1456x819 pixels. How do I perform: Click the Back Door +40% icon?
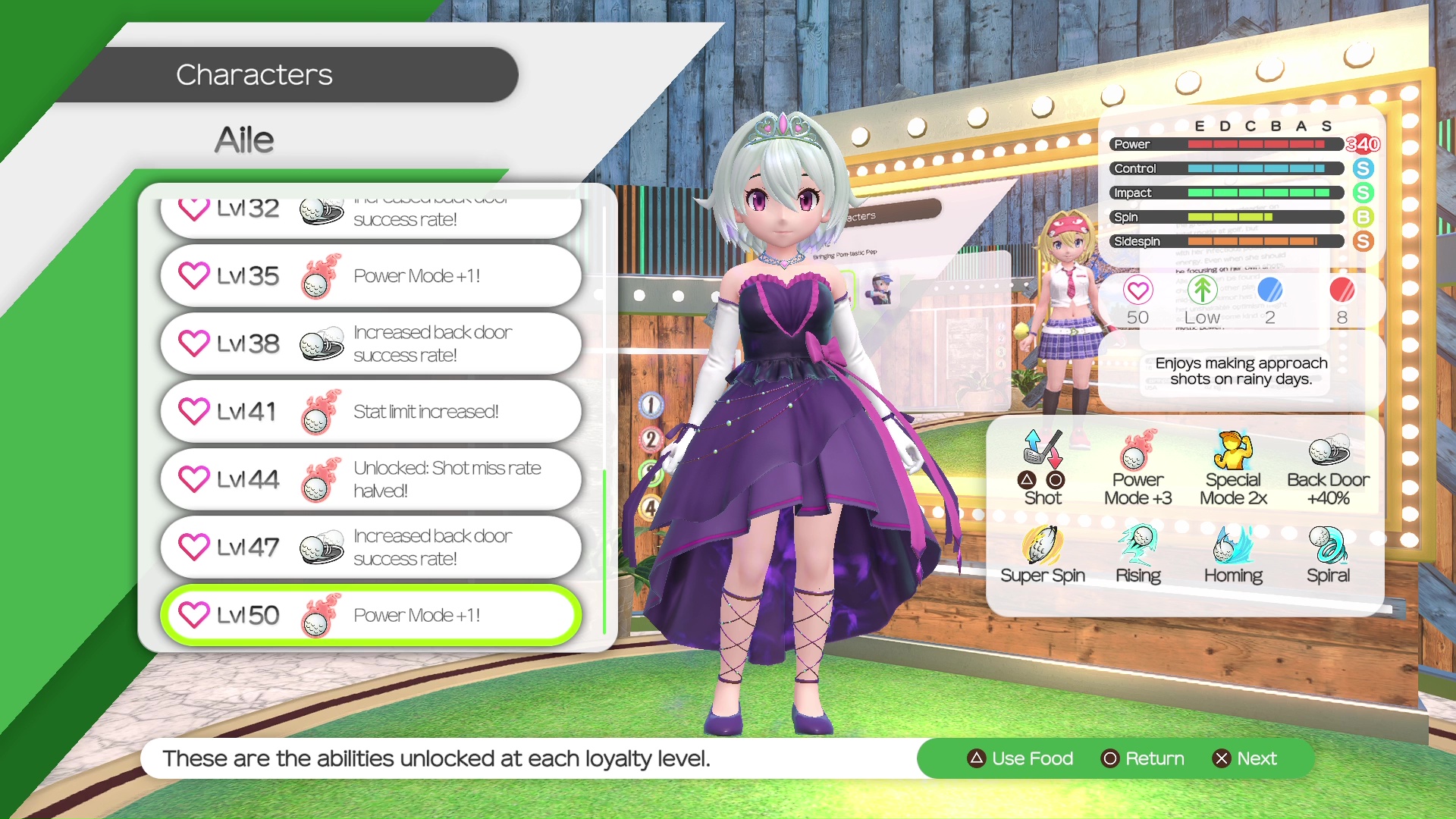click(1328, 451)
